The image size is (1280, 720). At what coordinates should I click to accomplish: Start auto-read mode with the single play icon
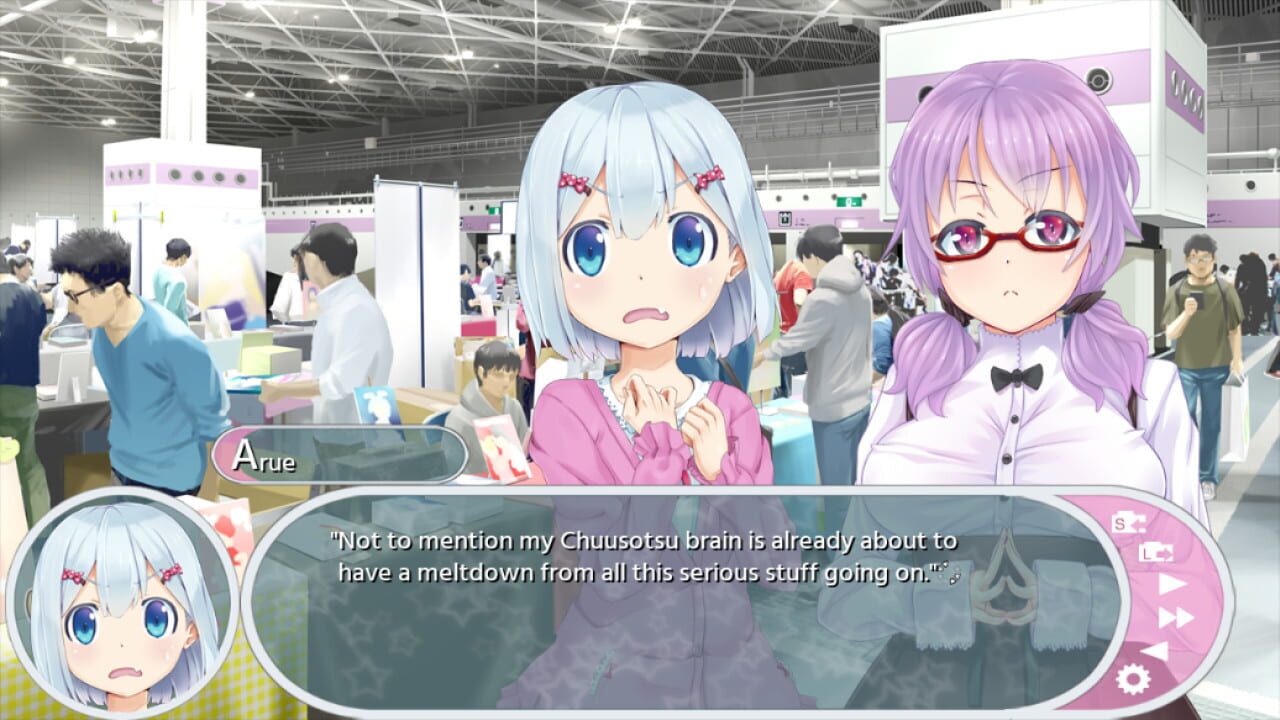tap(1170, 583)
